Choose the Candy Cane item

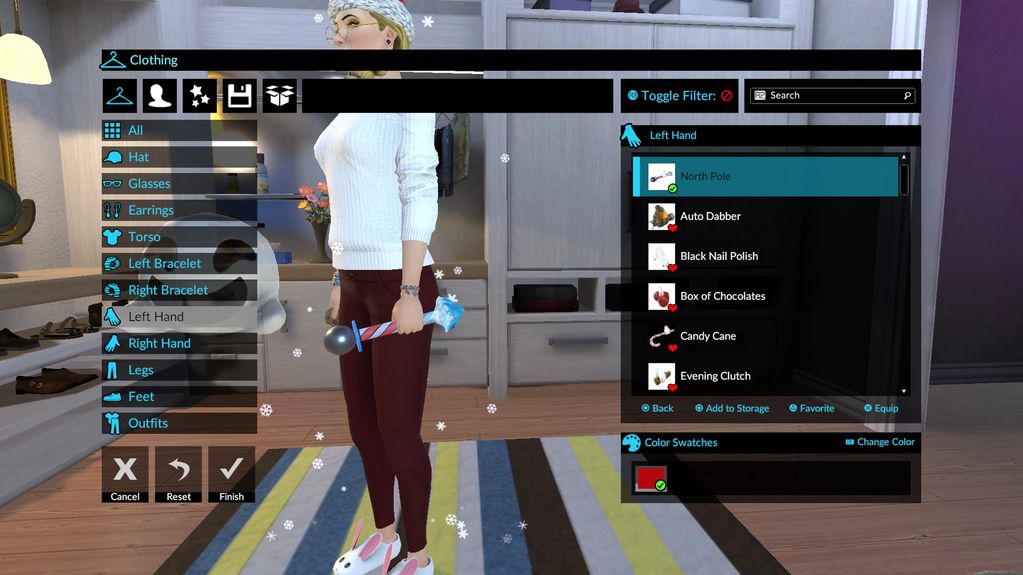coord(708,336)
